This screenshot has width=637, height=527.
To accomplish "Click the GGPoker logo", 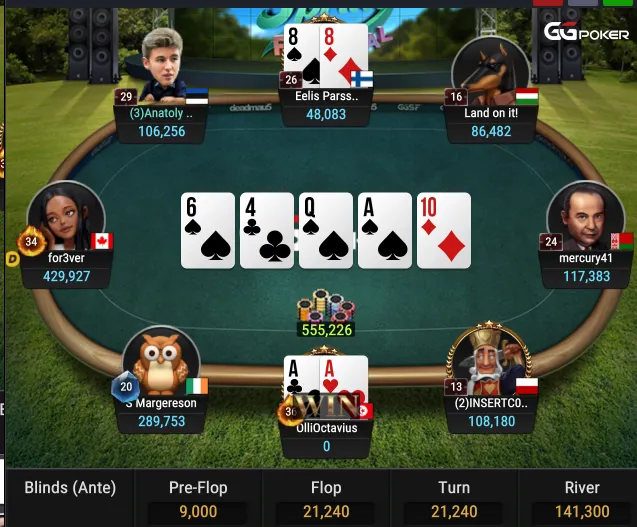I will pos(586,33).
